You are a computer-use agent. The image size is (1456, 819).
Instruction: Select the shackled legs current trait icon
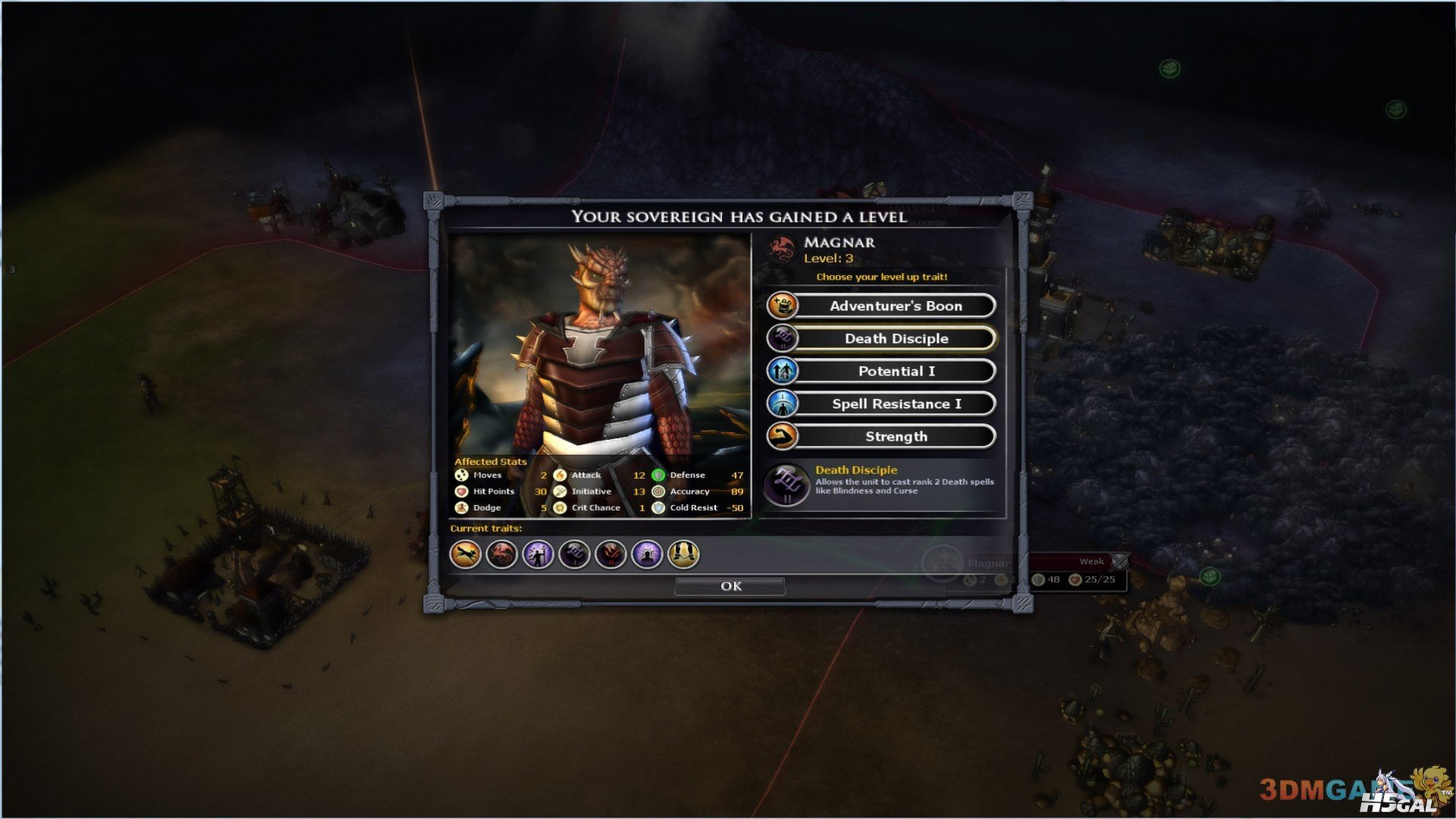(x=683, y=554)
